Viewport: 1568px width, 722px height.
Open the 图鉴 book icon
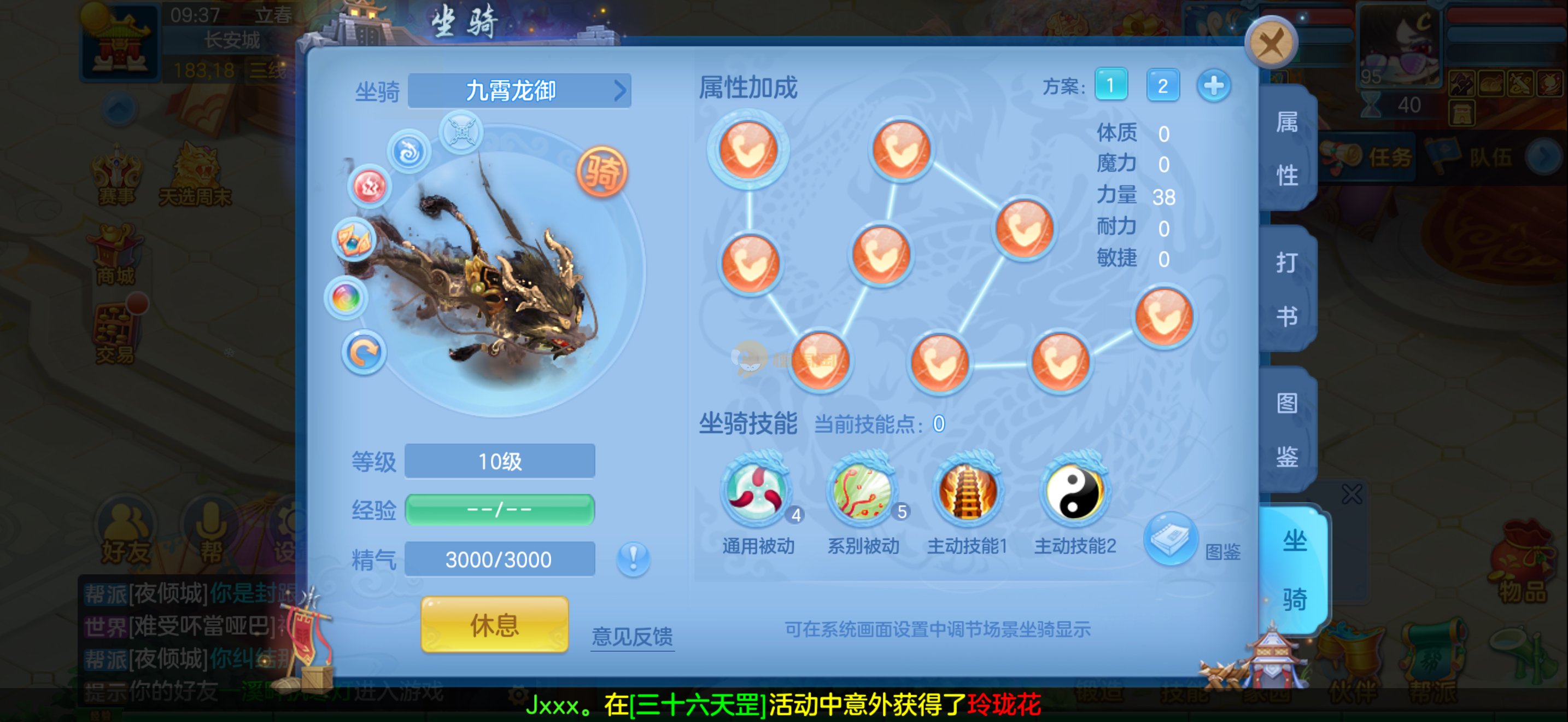tap(1170, 538)
